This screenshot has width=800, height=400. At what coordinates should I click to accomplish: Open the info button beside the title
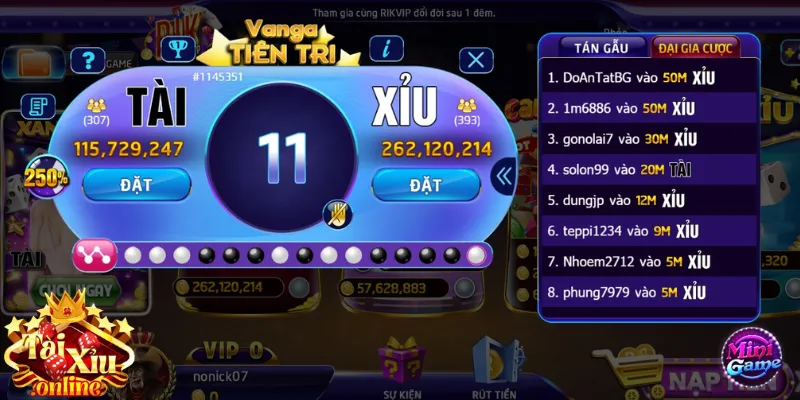coord(386,48)
